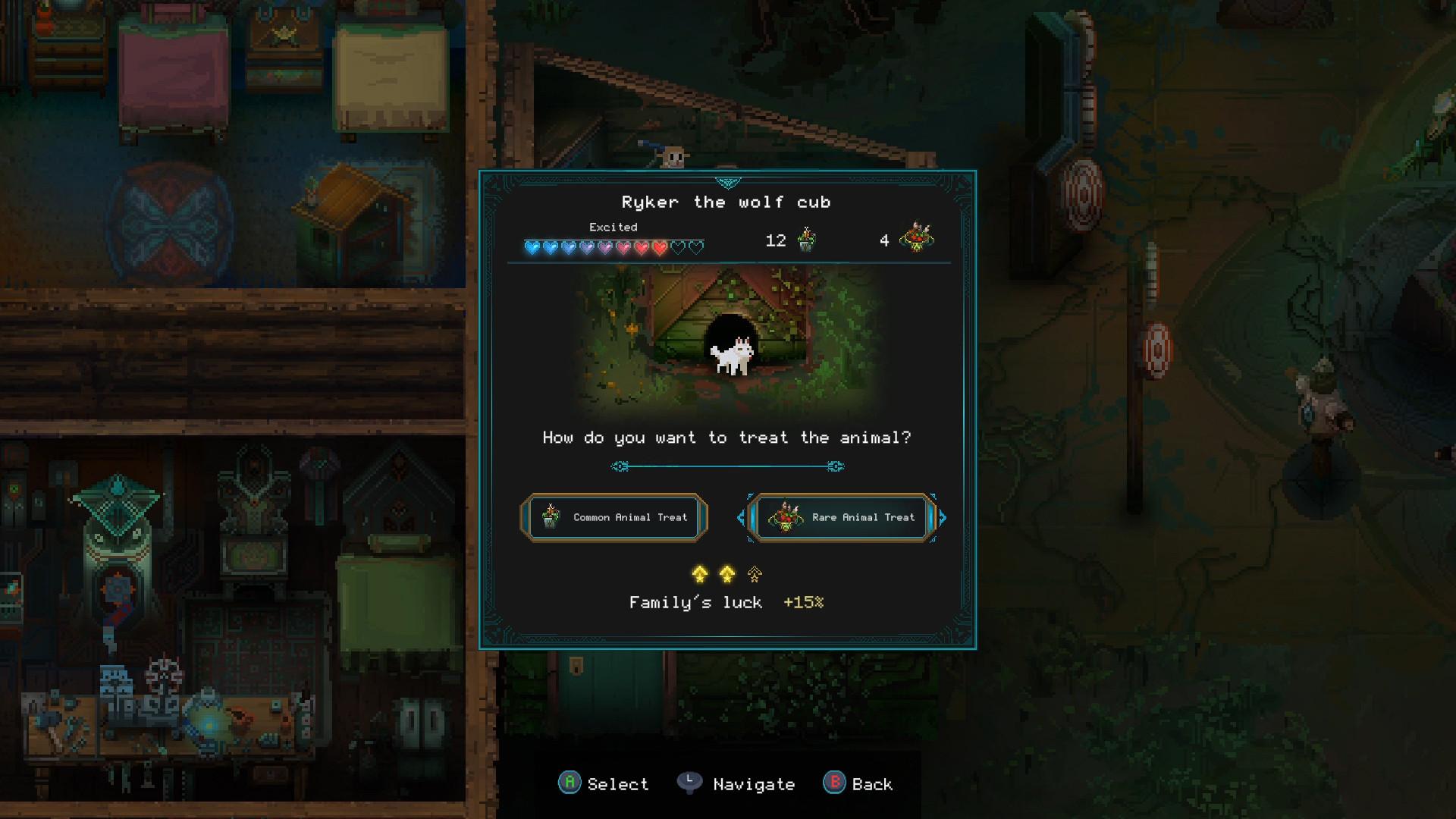Image resolution: width=1456 pixels, height=819 pixels.
Task: Click the left arrow beside Rare Animal Treat
Action: [x=741, y=518]
